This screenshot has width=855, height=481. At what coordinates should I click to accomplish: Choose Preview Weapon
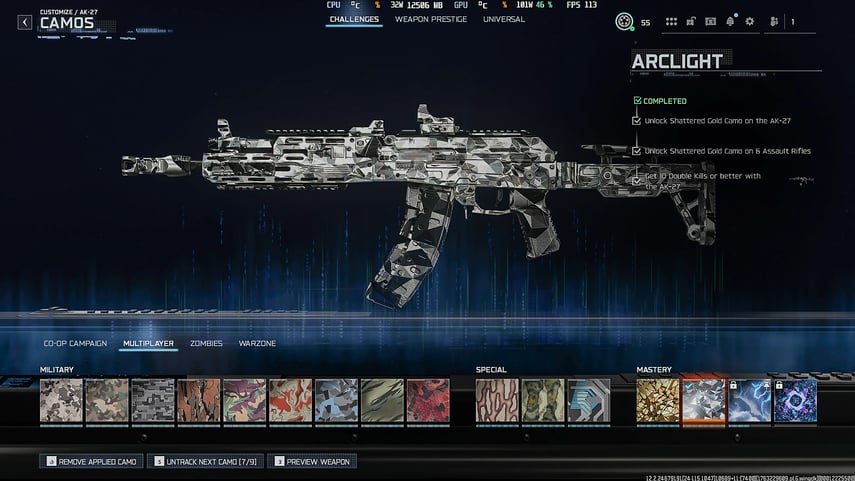point(311,461)
